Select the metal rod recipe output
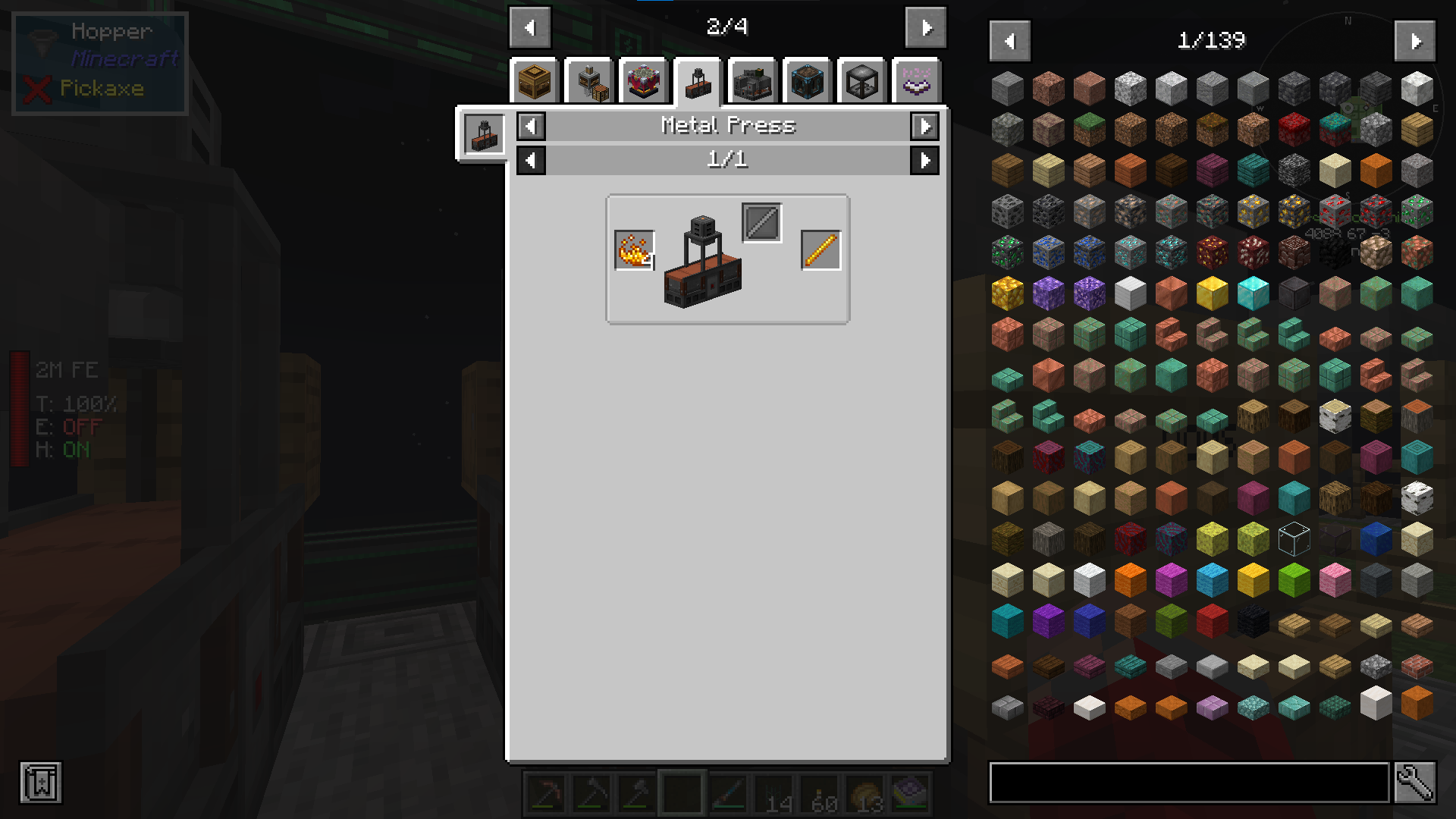Viewport: 1456px width, 819px height. click(x=820, y=249)
